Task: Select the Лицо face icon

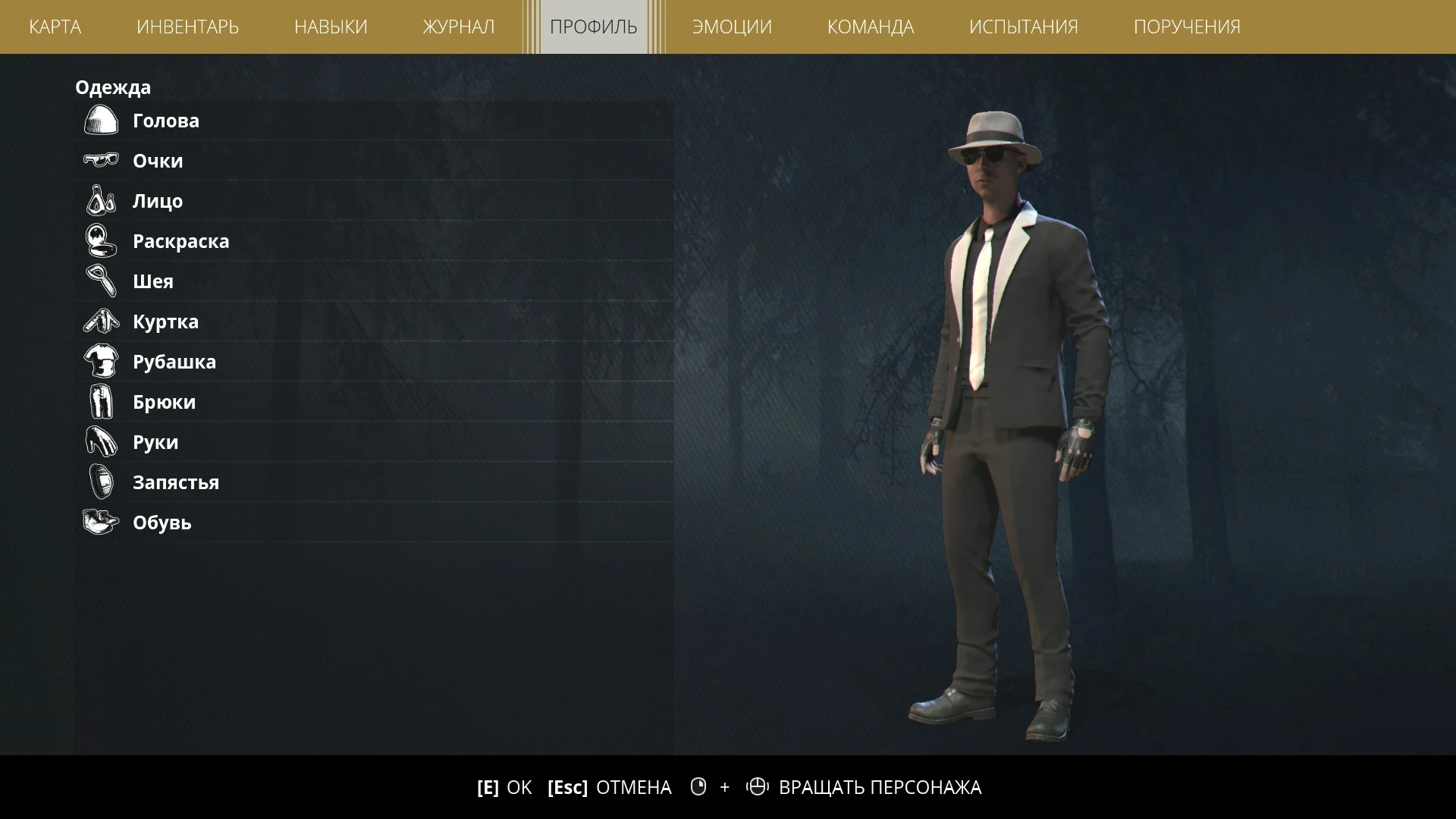Action: pyautogui.click(x=100, y=200)
